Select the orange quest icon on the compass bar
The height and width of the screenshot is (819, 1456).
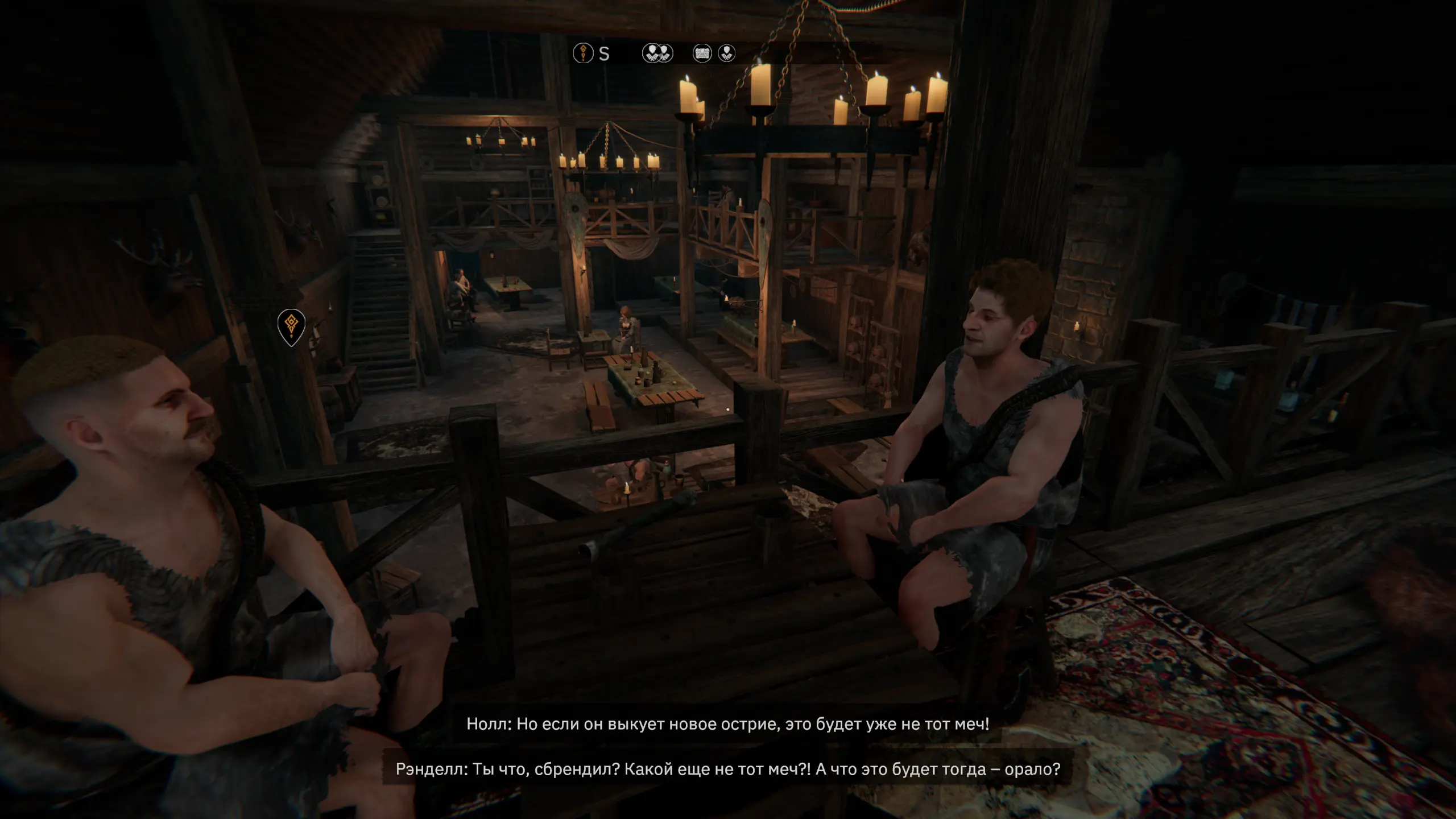pyautogui.click(x=583, y=53)
